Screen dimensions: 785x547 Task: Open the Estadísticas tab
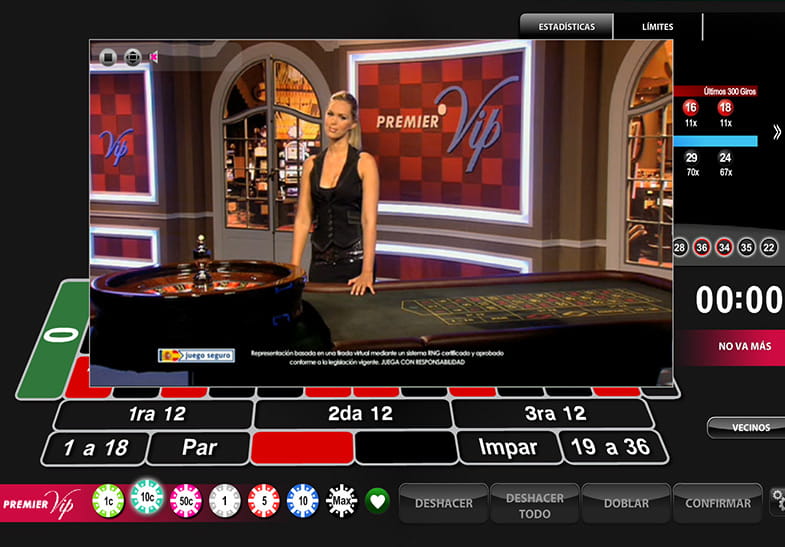pyautogui.click(x=566, y=26)
